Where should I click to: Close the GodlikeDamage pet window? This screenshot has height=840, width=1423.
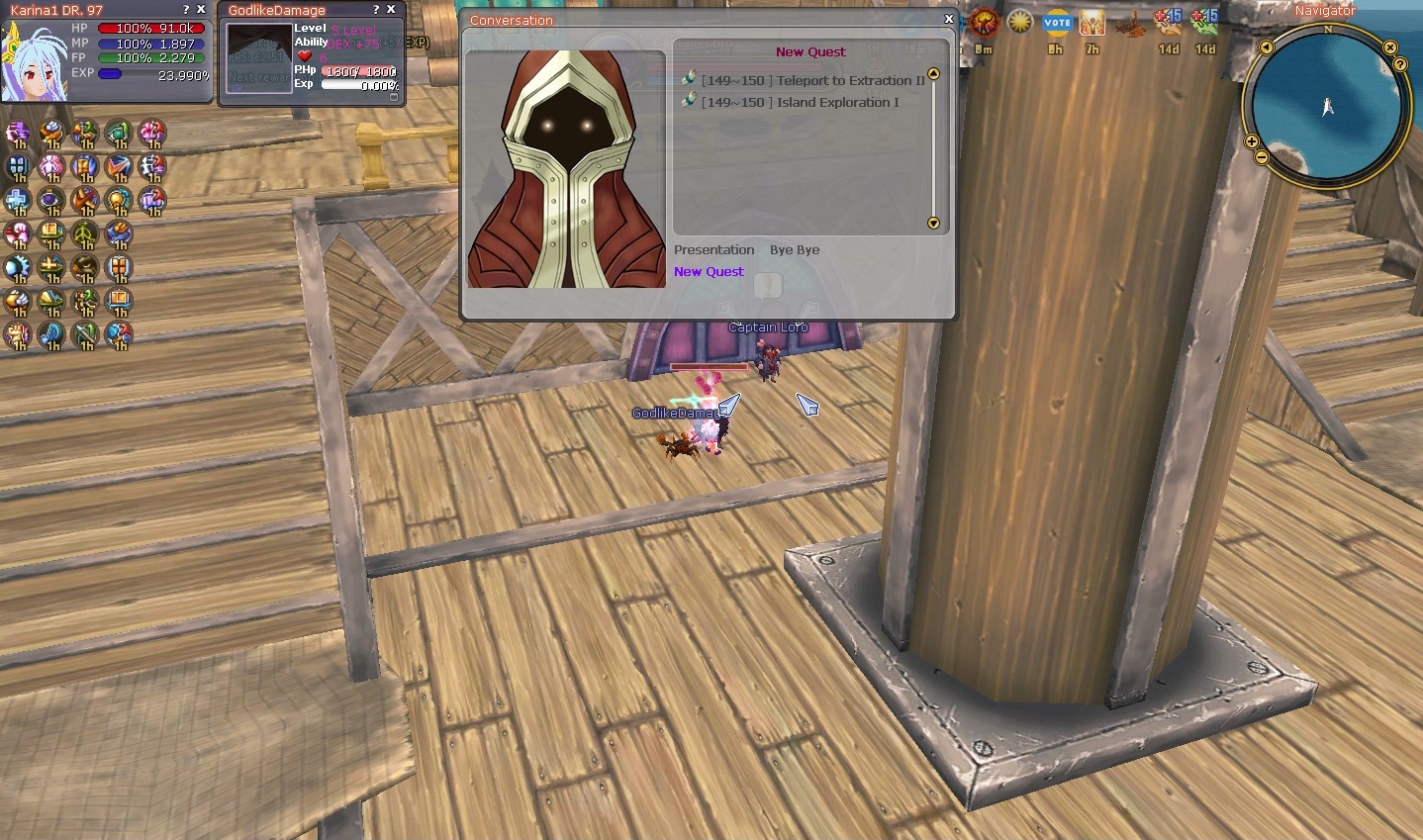(x=392, y=10)
